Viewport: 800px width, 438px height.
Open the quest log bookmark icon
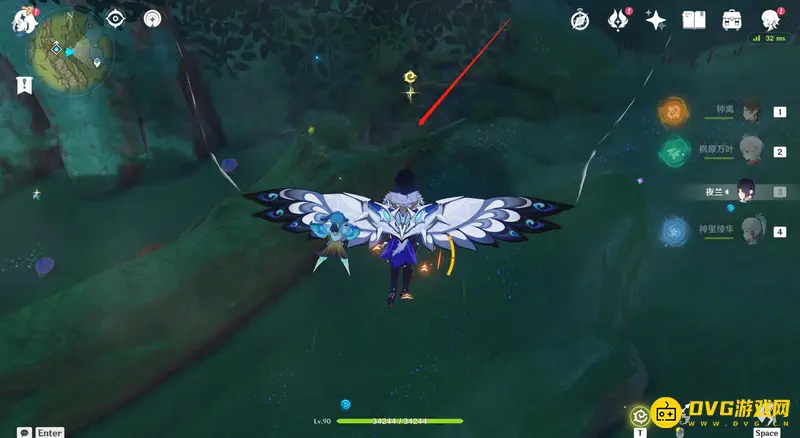point(24,86)
